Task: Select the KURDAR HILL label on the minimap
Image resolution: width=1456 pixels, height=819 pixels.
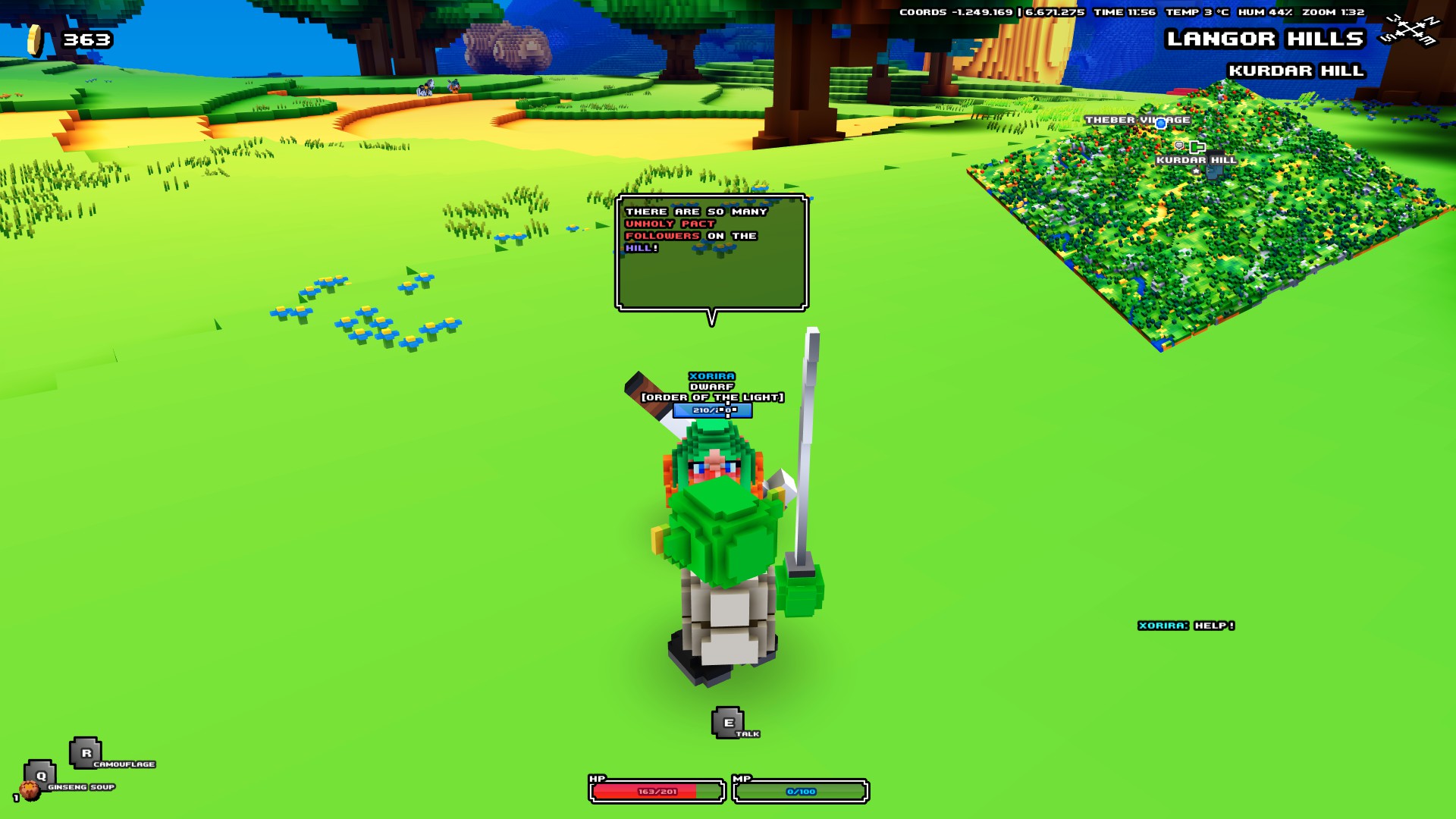Action: coord(1196,160)
